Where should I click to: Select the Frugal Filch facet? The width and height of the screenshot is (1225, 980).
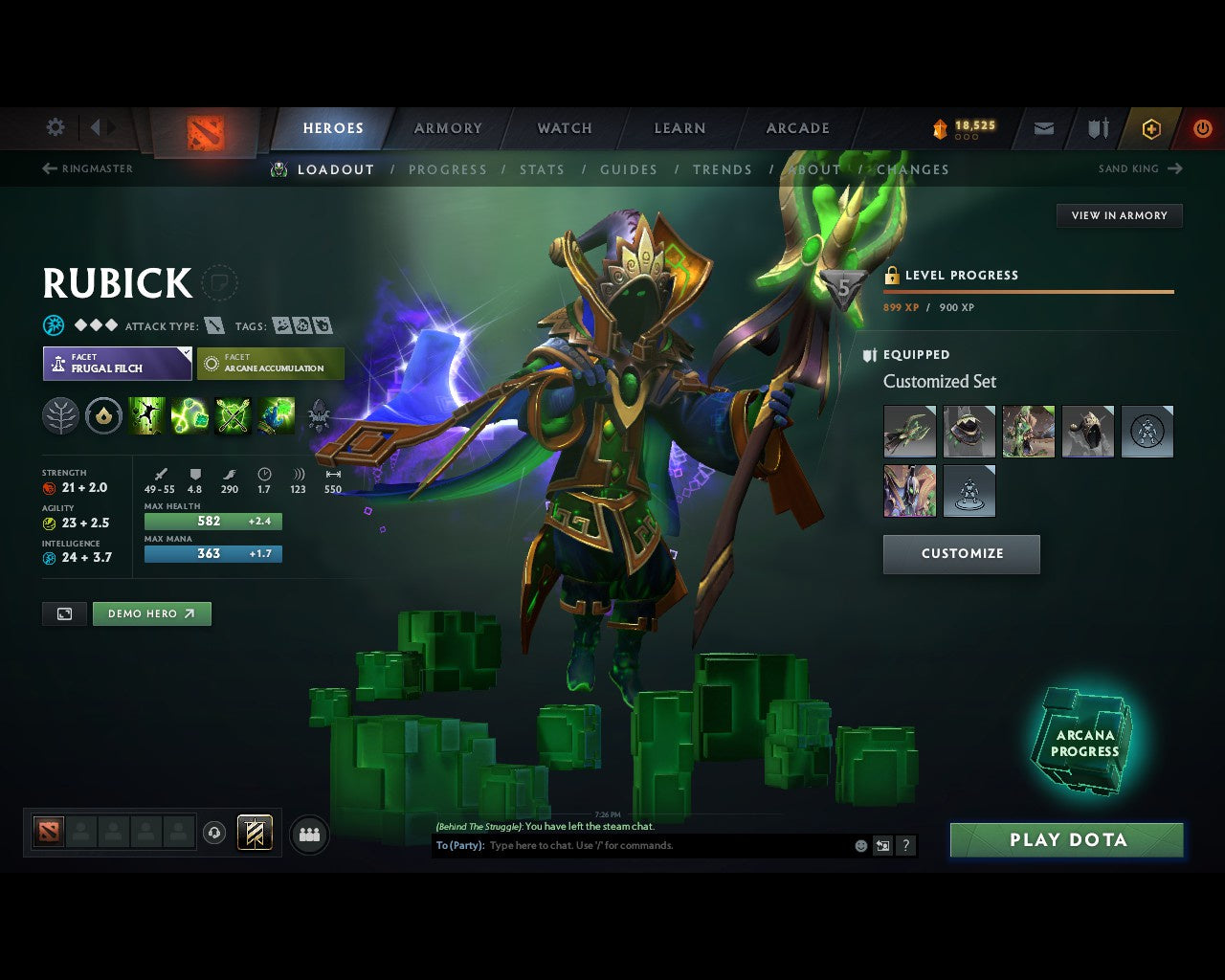tap(117, 364)
